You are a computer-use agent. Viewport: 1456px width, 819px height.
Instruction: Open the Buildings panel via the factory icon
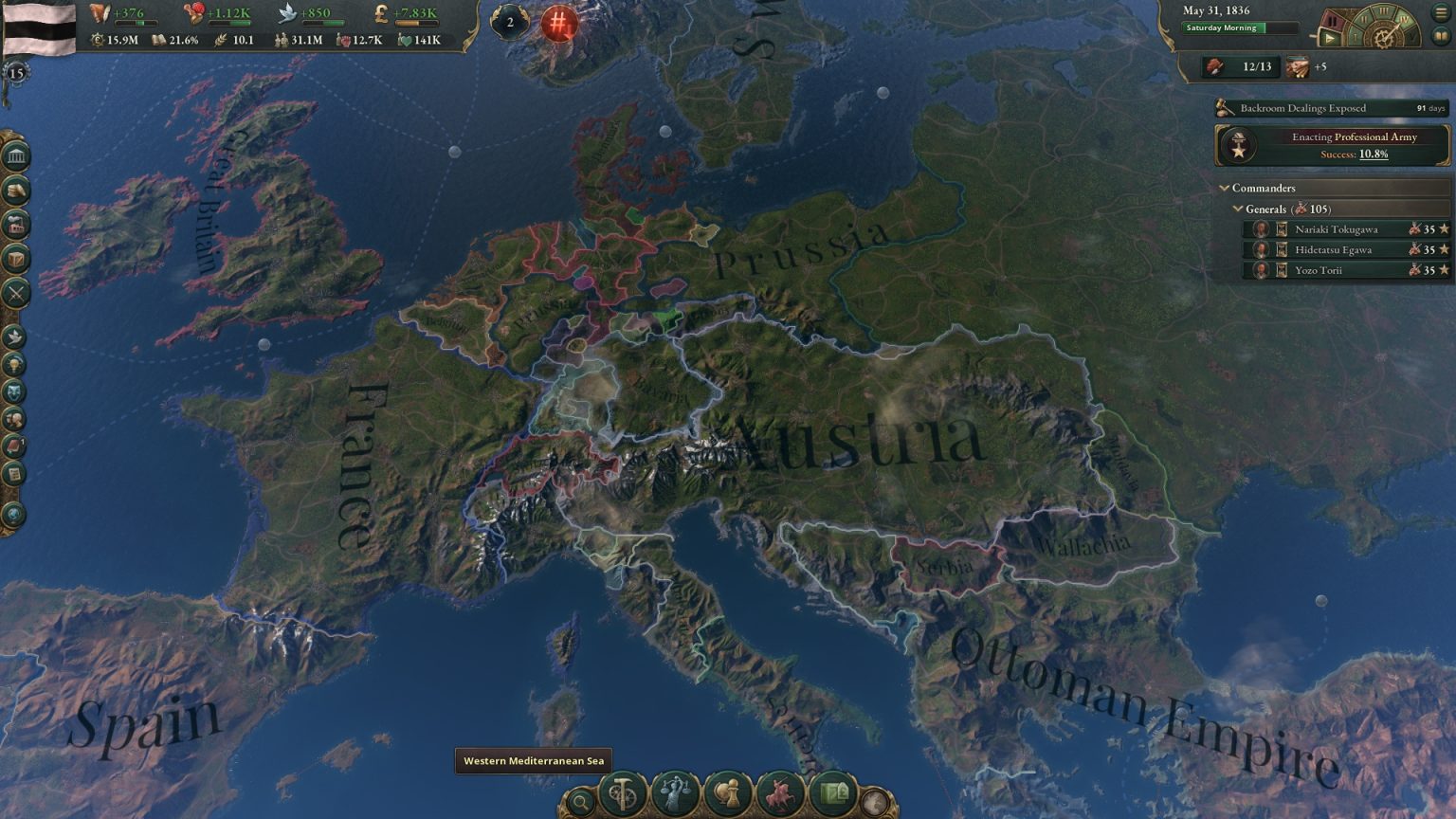[14, 223]
